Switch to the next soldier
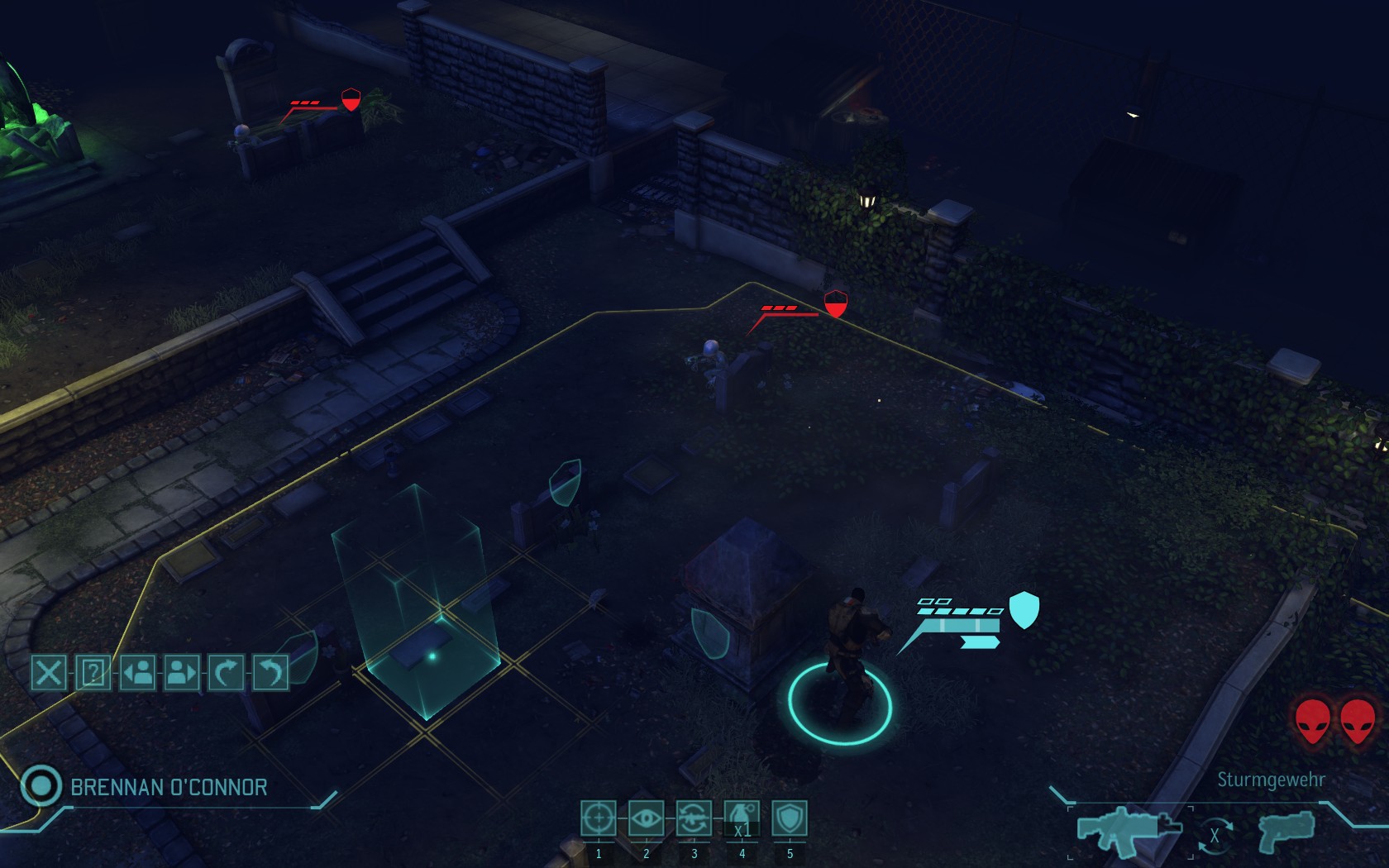The image size is (1389, 868). 182,672
